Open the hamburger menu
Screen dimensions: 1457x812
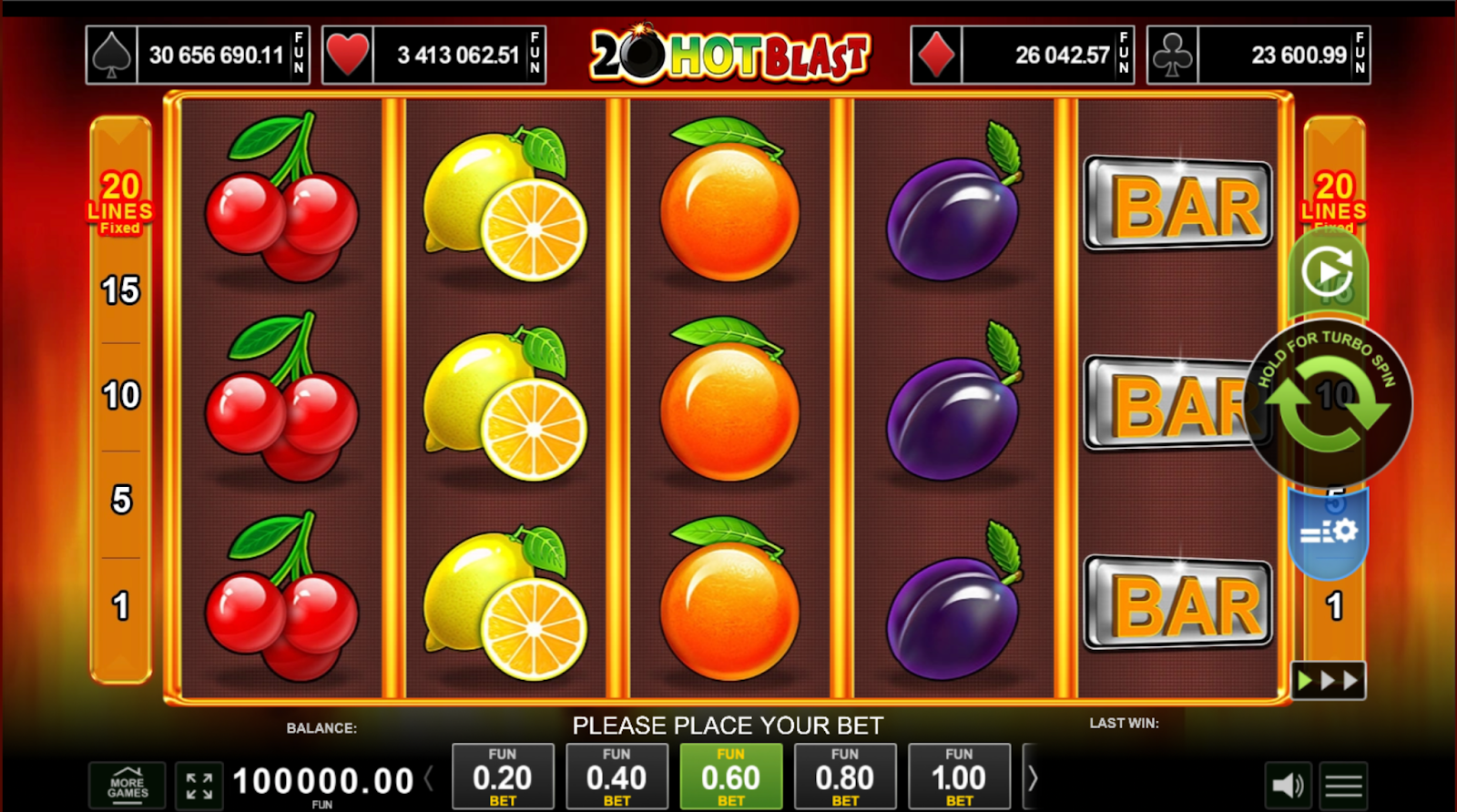tap(1343, 786)
